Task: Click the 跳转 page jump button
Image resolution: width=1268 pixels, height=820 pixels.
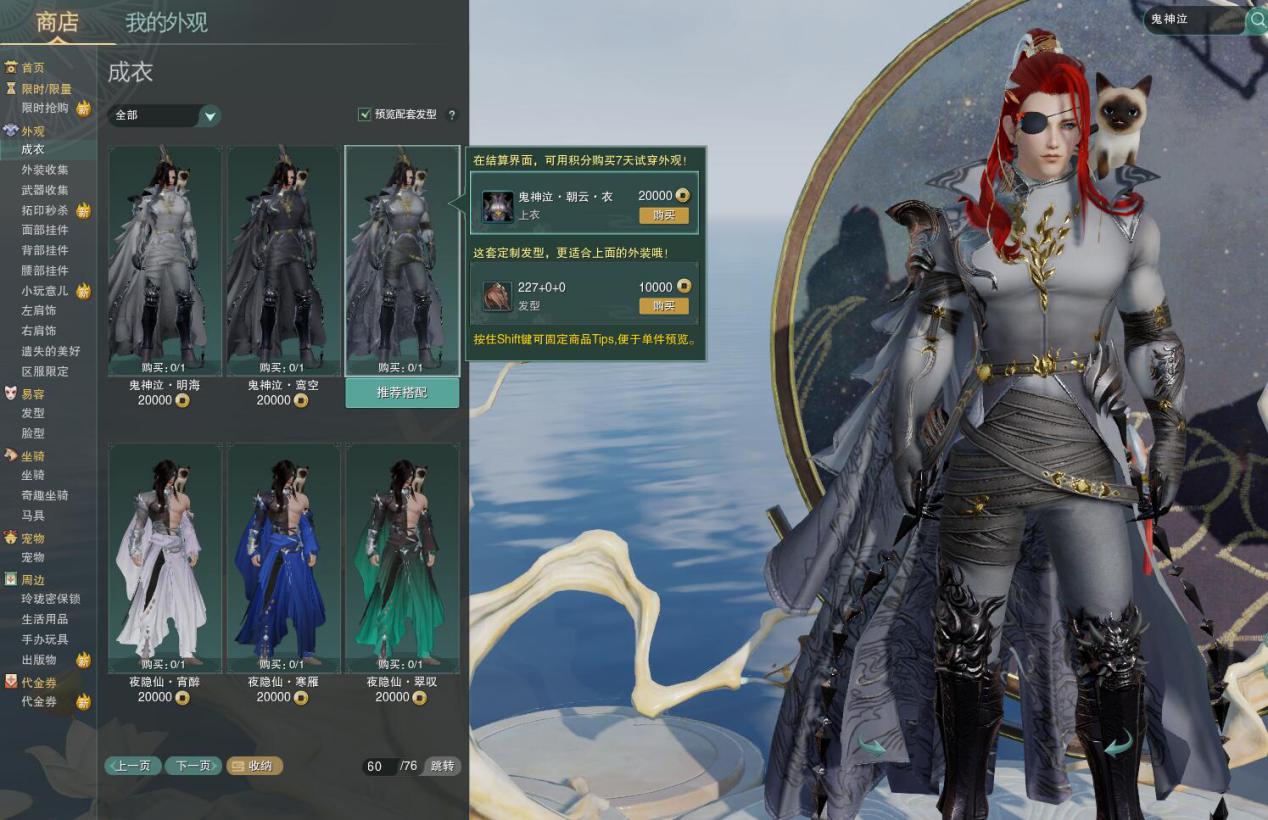Action: [442, 766]
